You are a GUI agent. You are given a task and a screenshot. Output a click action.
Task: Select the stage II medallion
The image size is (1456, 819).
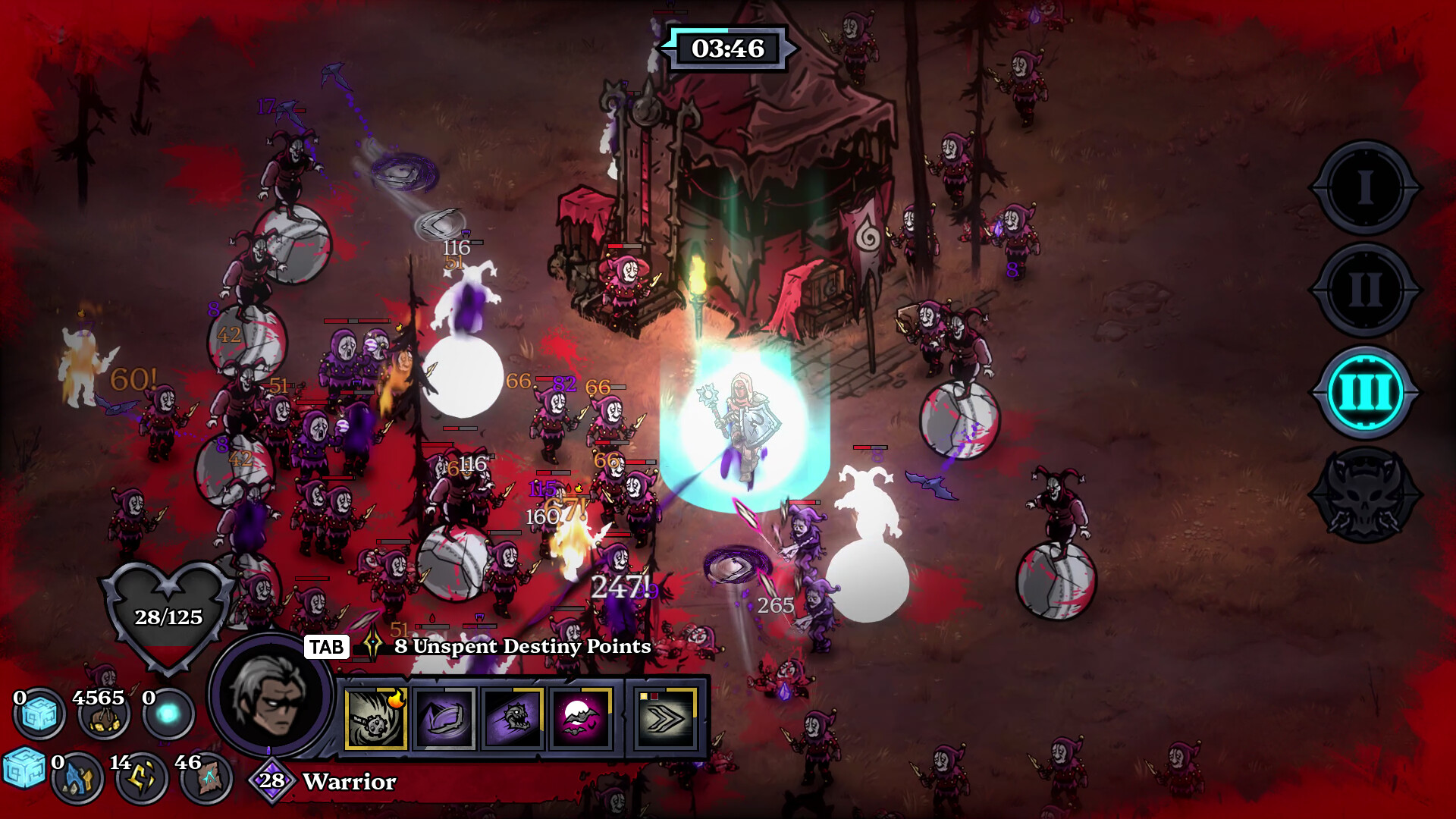(x=1365, y=290)
